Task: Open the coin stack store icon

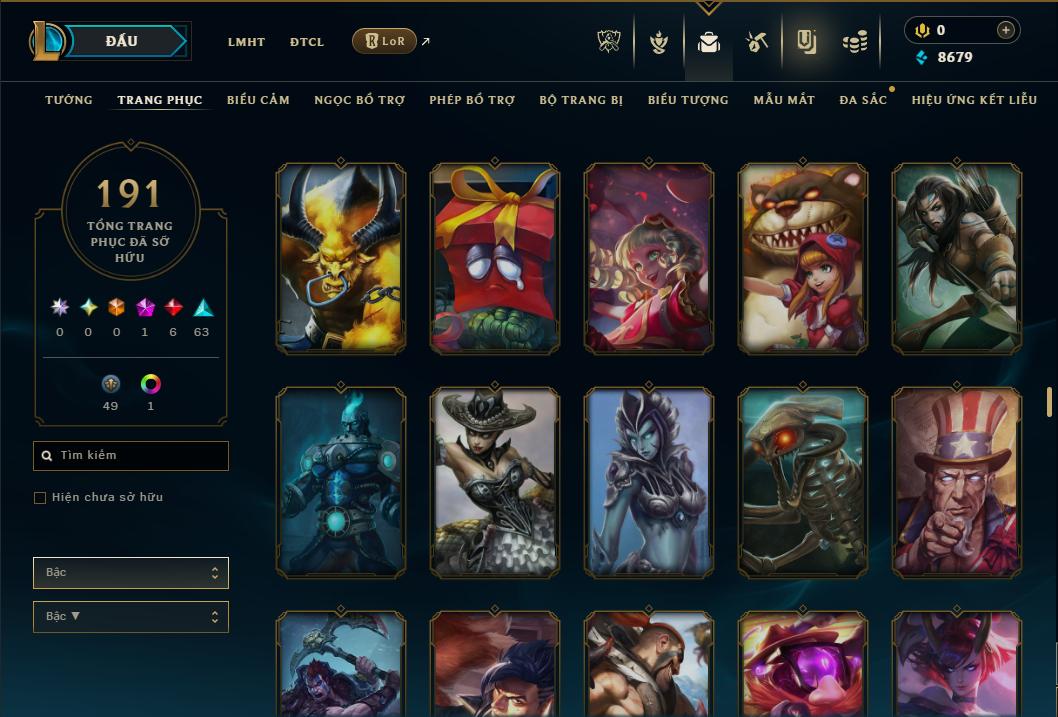Action: tap(854, 42)
